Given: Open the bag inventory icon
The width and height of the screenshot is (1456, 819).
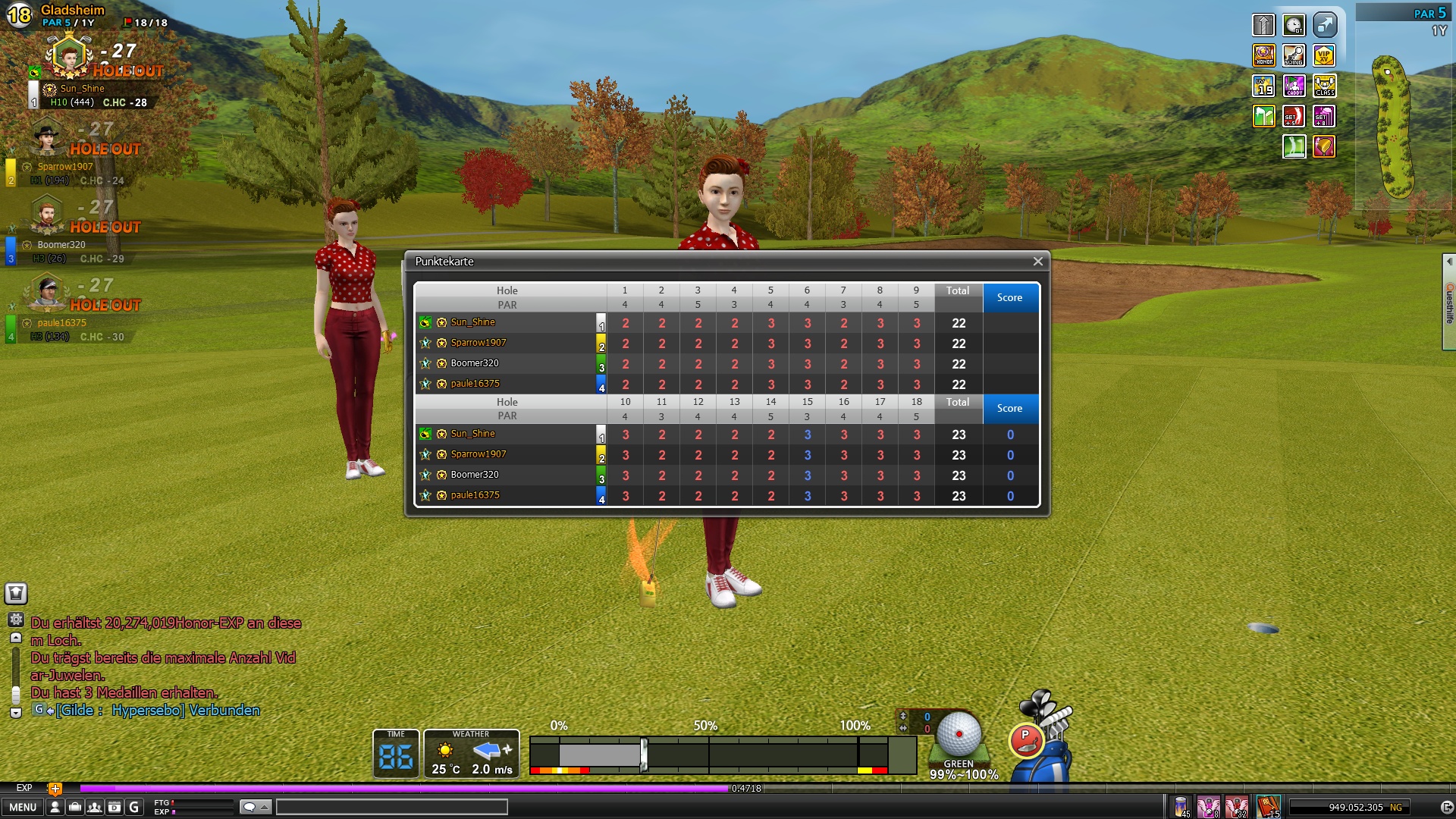Looking at the screenshot, I should coord(74,807).
